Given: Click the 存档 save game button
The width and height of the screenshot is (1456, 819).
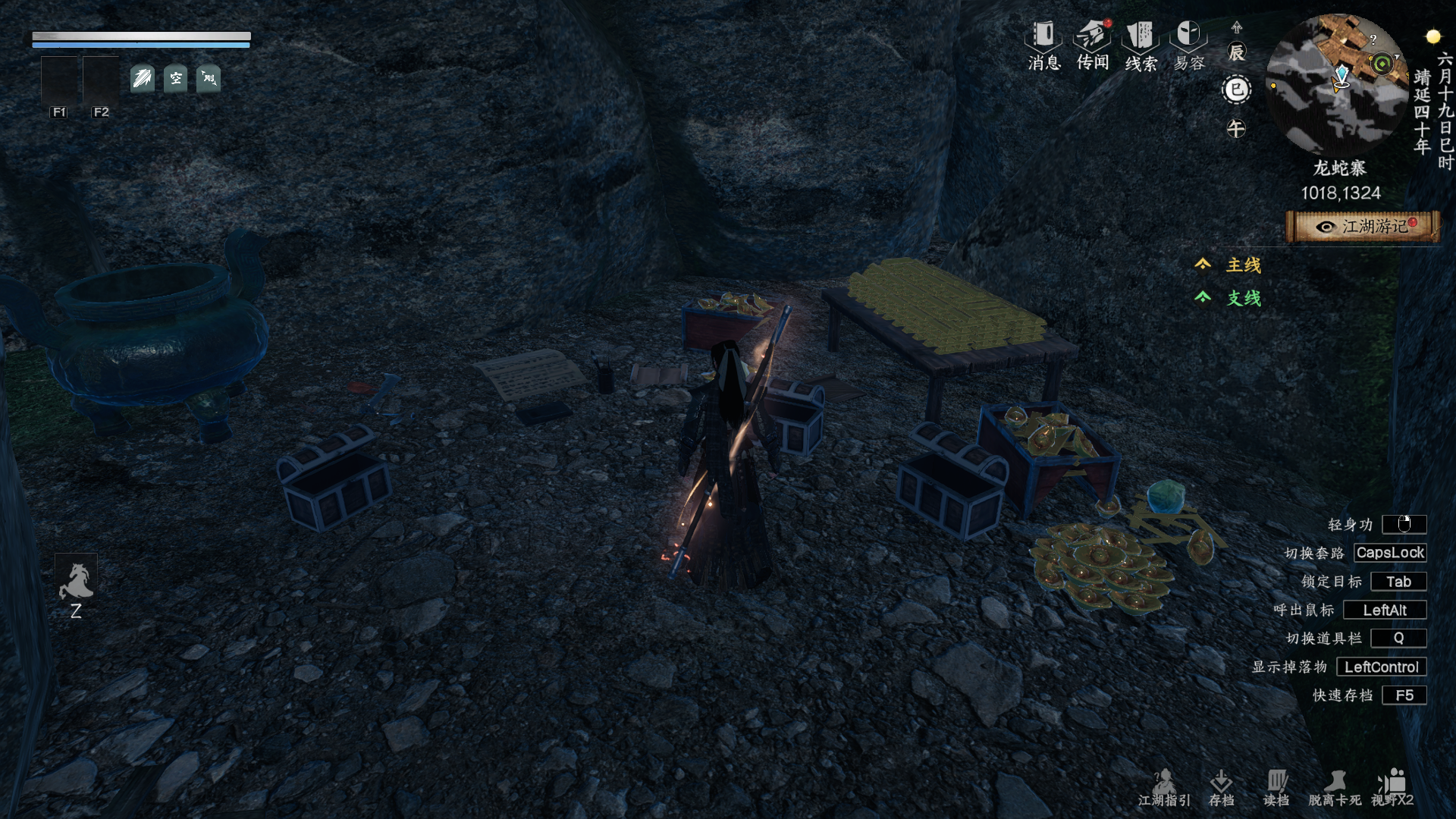Looking at the screenshot, I should [x=1221, y=788].
